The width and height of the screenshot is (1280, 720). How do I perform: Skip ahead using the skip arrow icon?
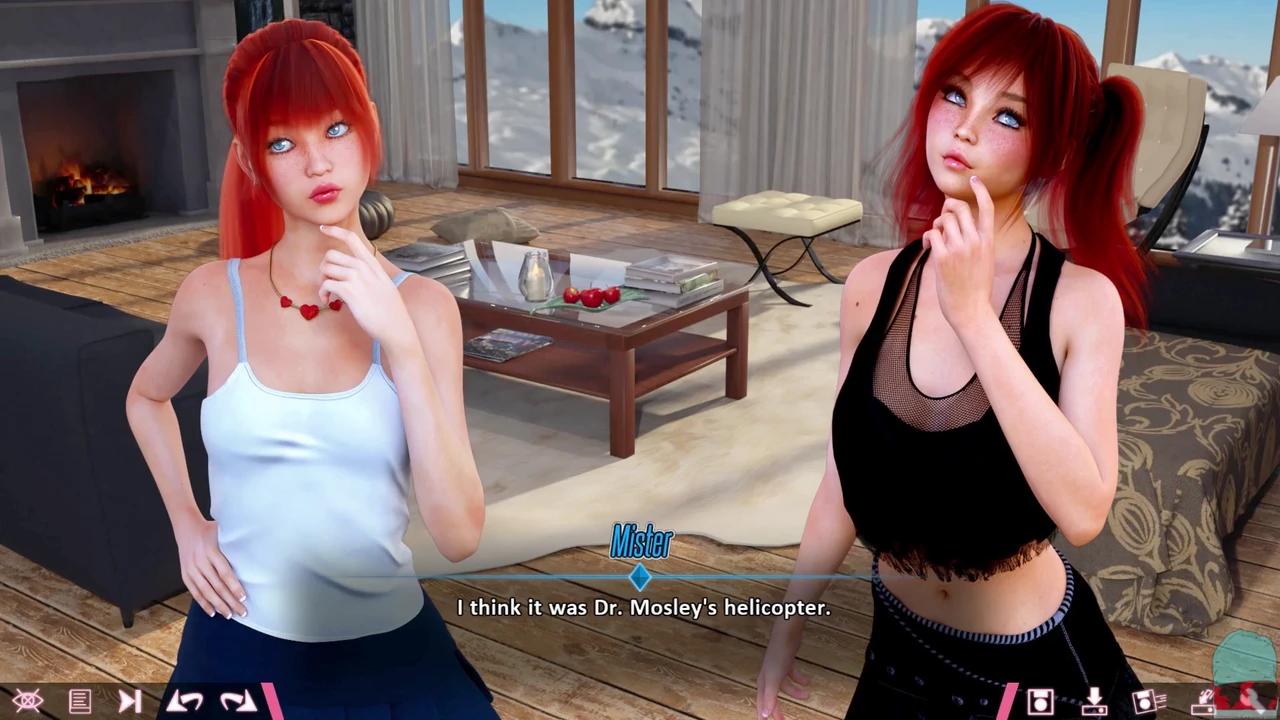(x=130, y=701)
